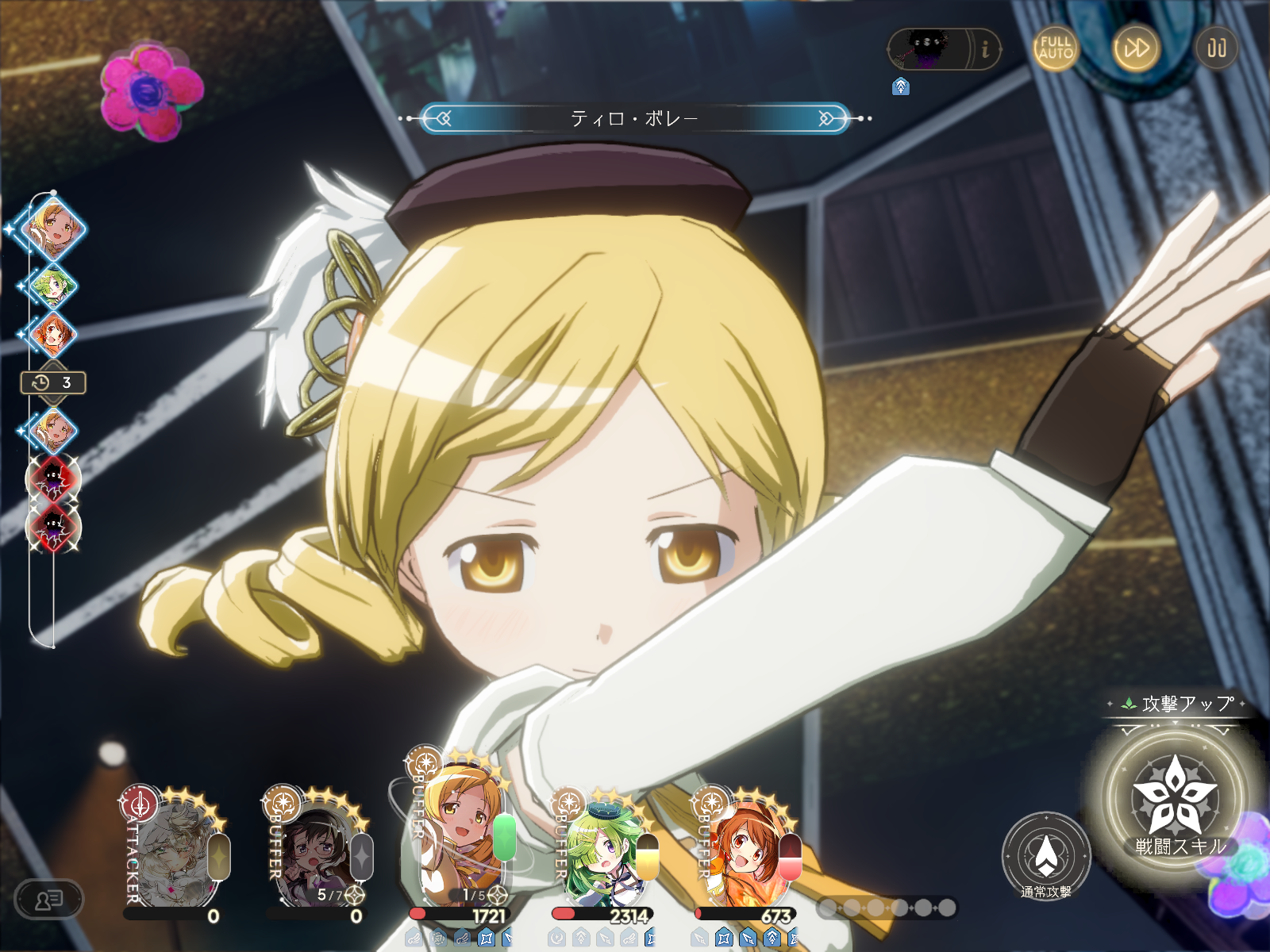
Task: Open the party status panel button
Action: coord(49,900)
